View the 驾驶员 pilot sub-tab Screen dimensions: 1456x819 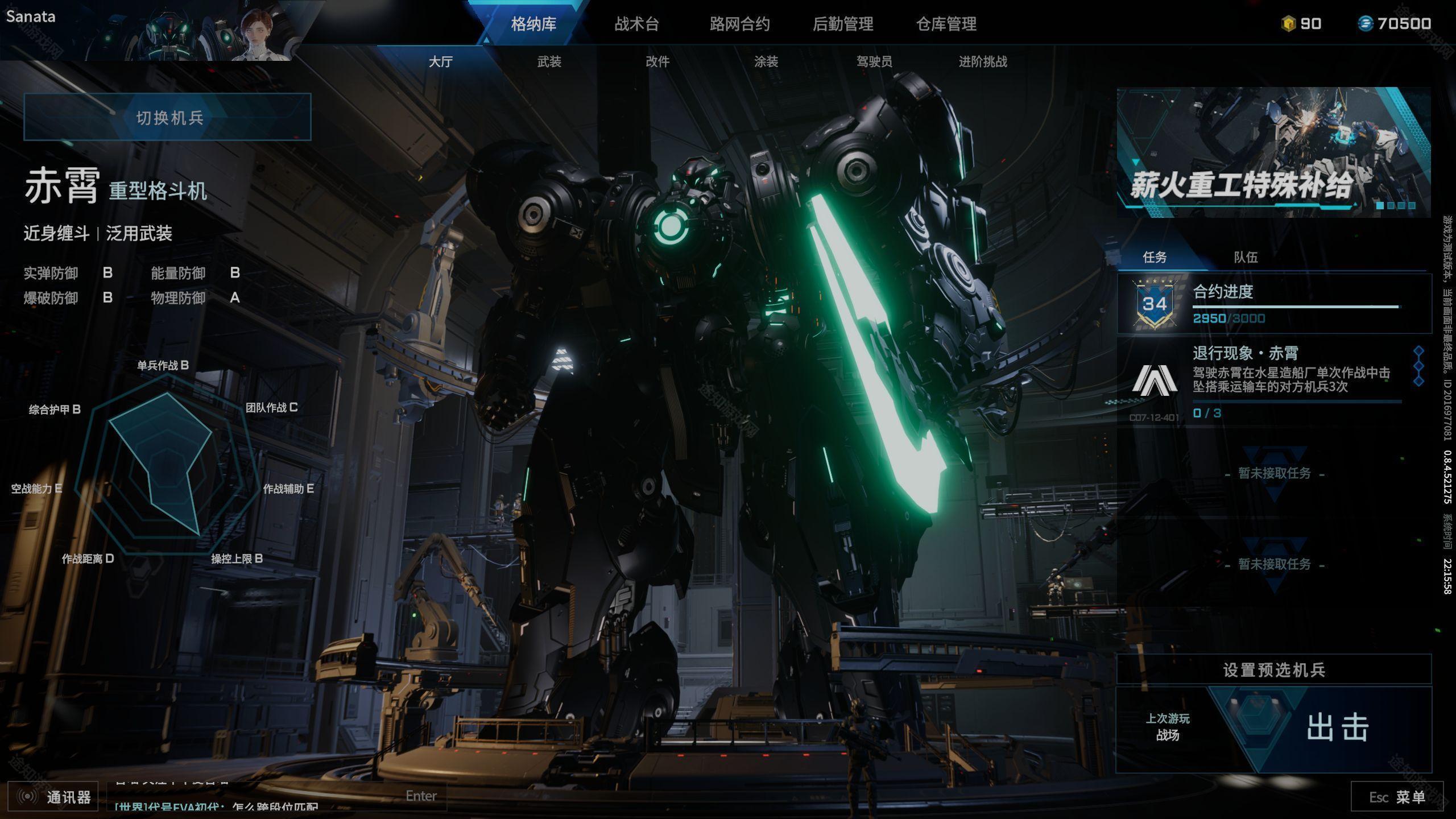pos(874,61)
